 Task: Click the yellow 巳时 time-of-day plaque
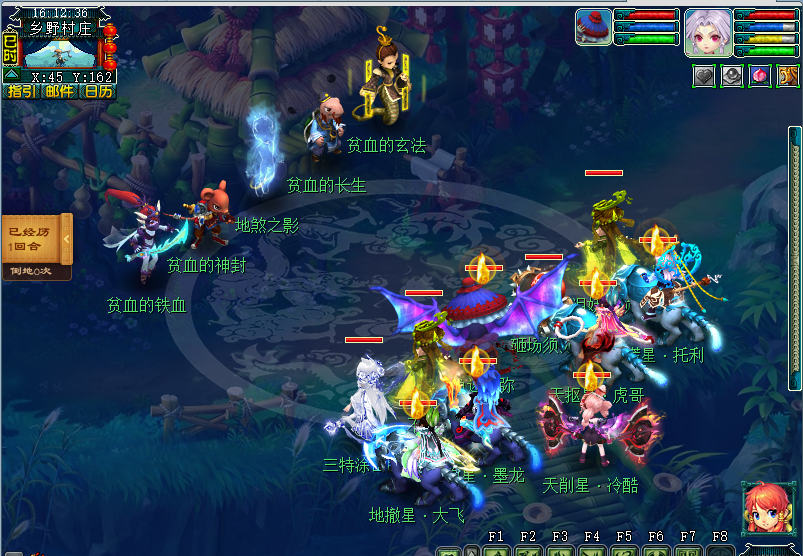(10, 47)
